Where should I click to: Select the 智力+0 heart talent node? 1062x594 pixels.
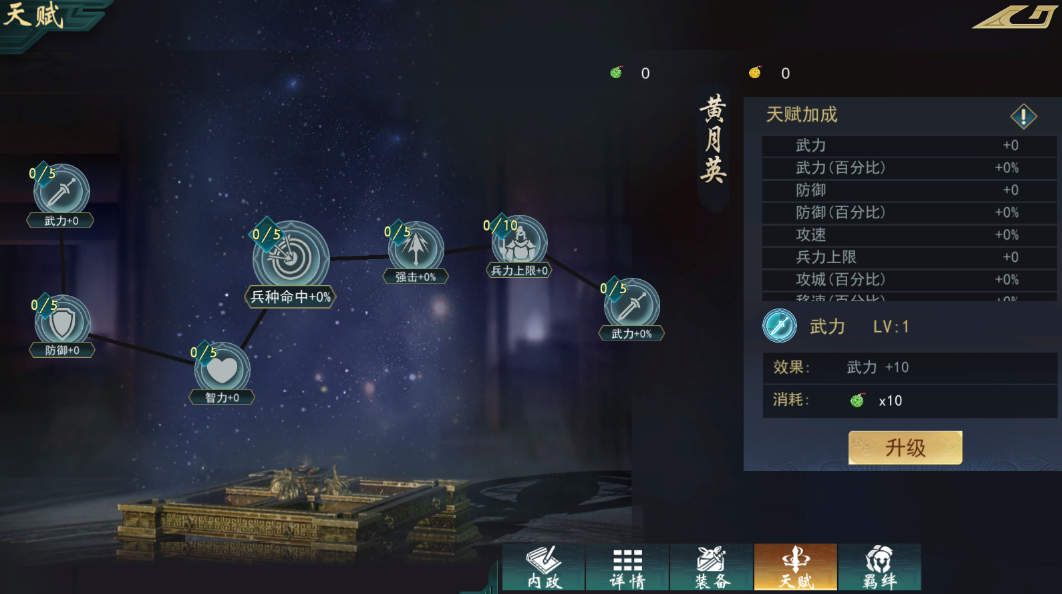tap(222, 369)
